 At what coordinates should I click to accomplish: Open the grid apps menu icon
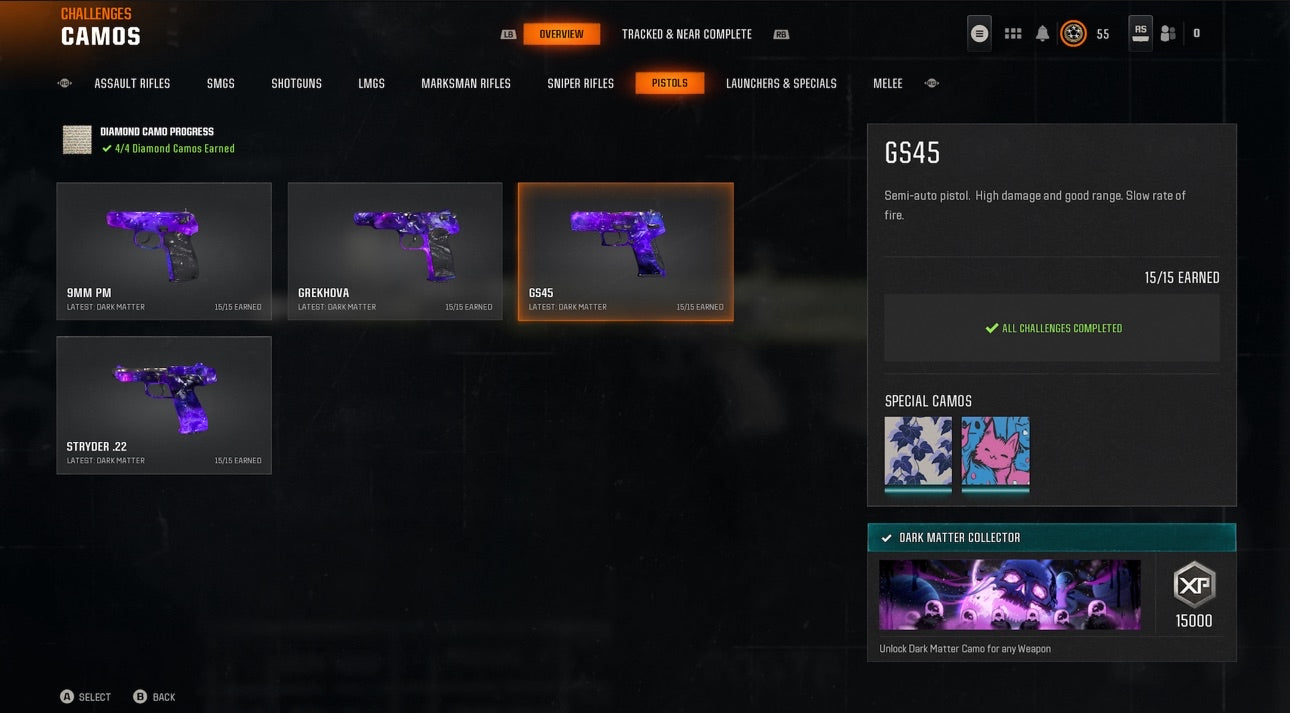tap(1013, 34)
